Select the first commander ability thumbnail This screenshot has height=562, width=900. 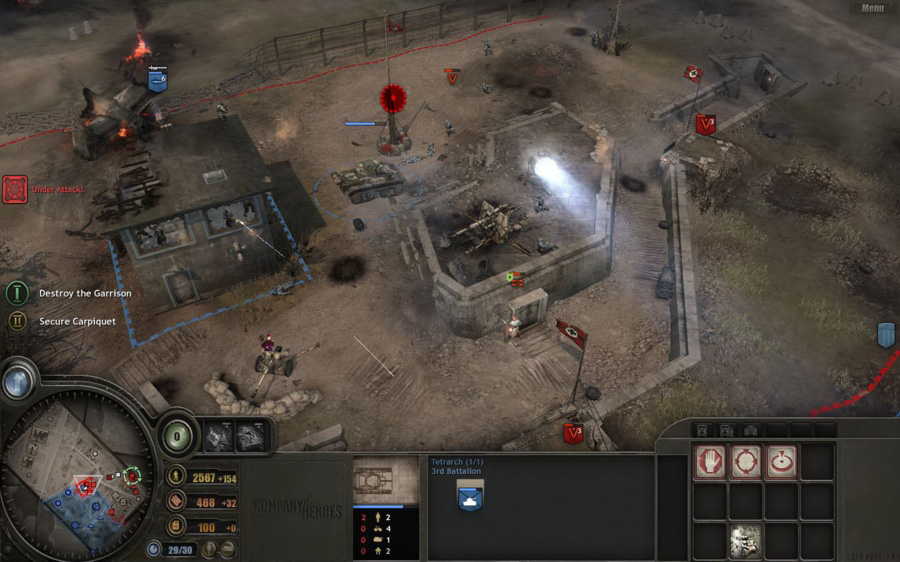(219, 435)
